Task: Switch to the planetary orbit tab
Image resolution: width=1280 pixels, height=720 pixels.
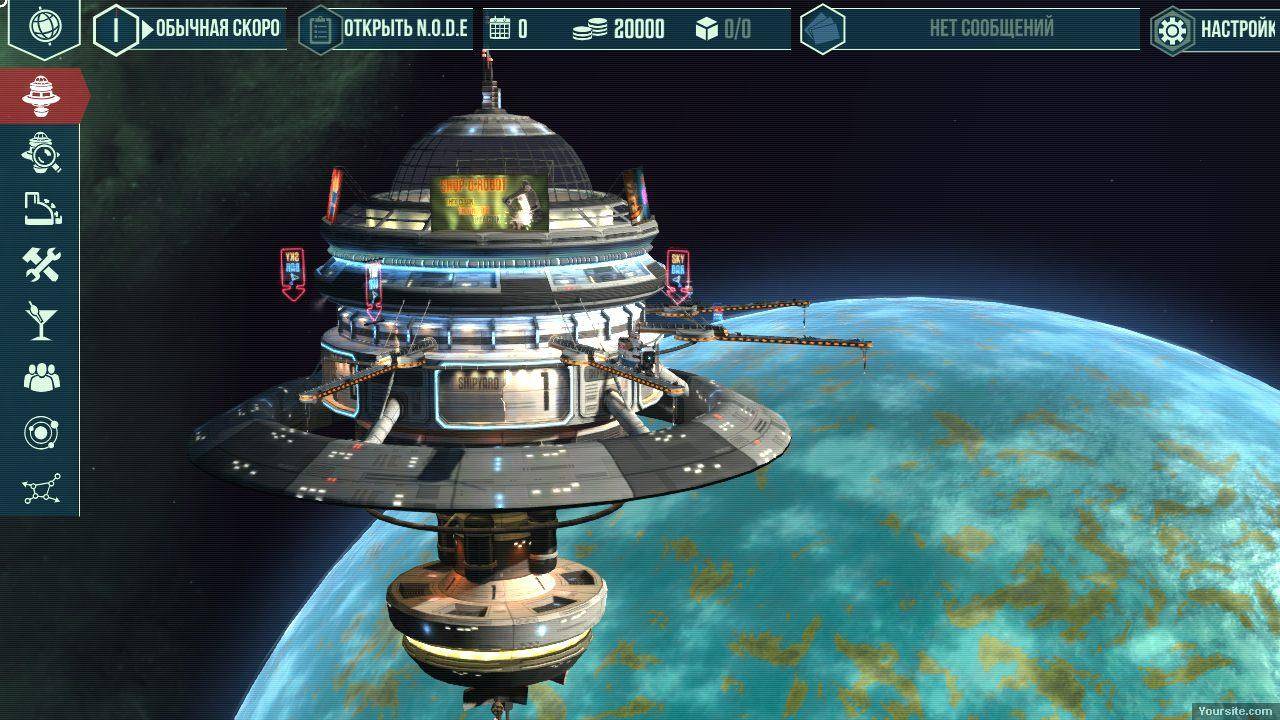Action: (x=41, y=434)
